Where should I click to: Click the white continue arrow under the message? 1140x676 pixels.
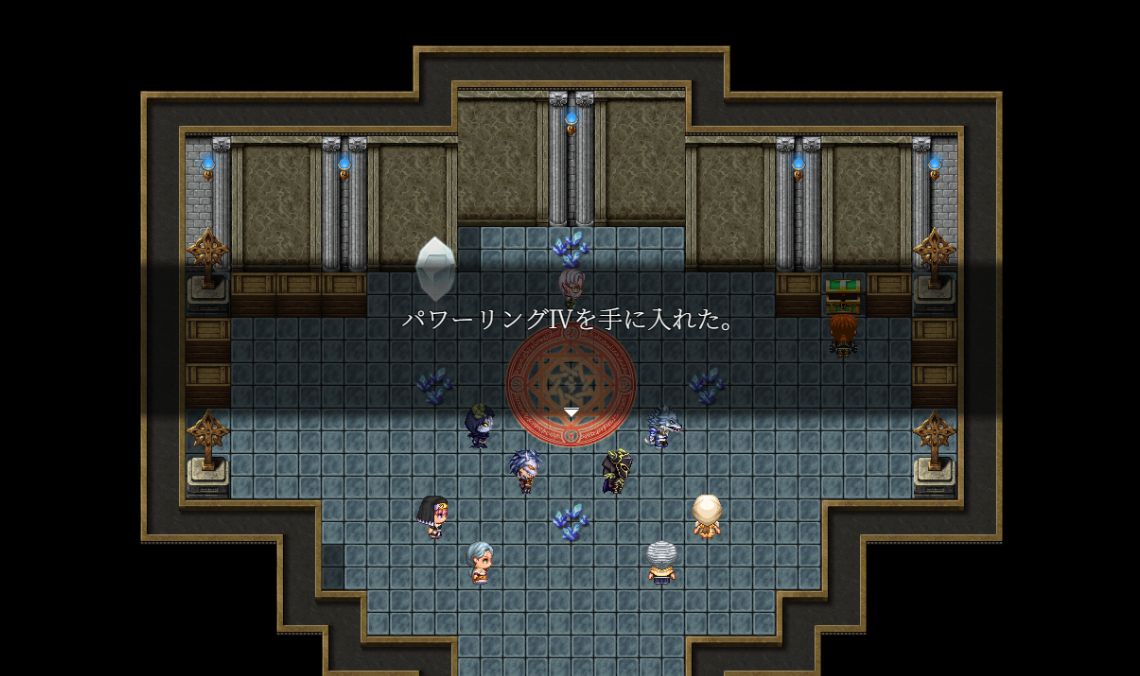pos(570,412)
